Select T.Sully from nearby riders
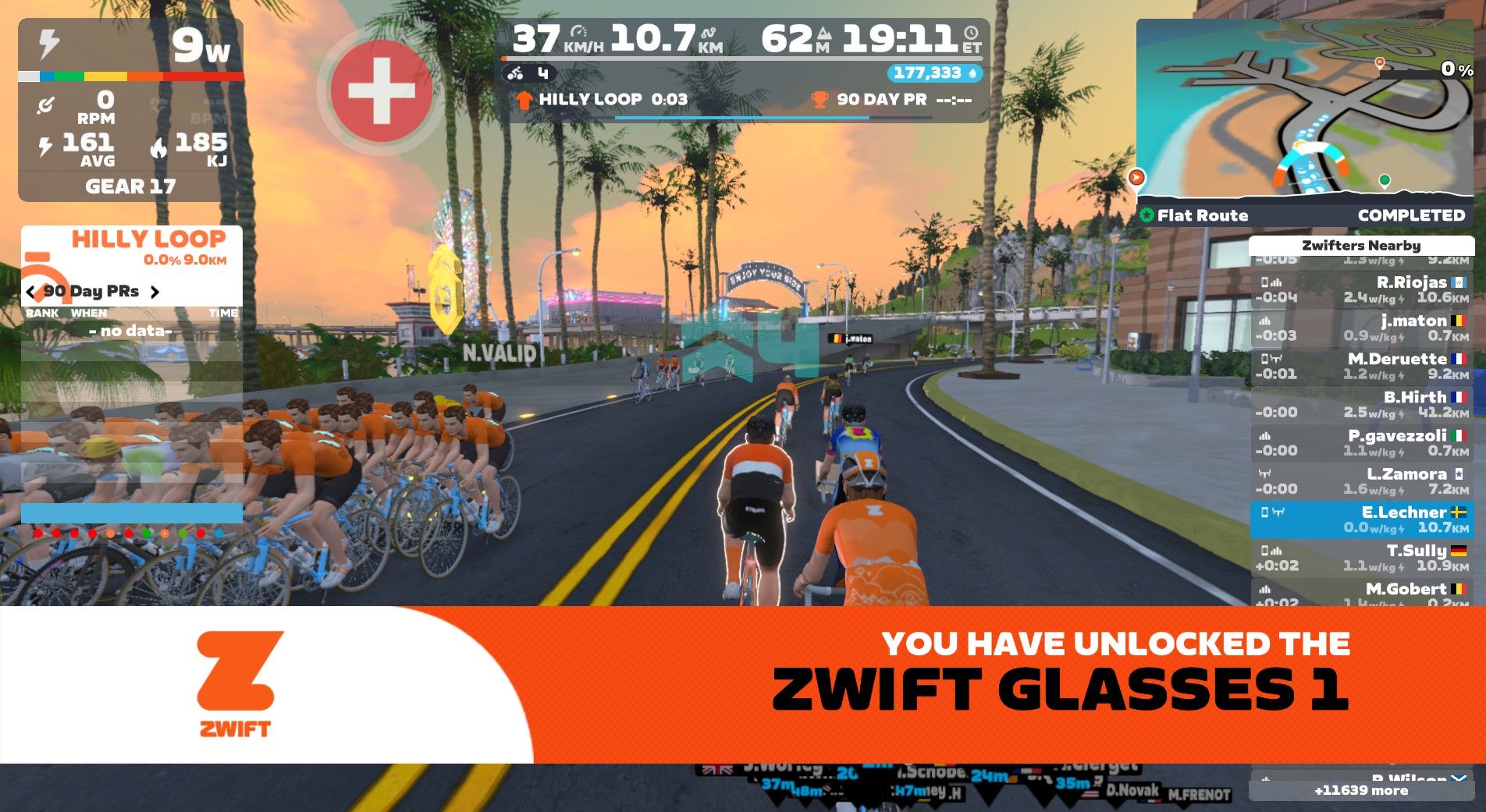The height and width of the screenshot is (812, 1486). (x=1361, y=558)
